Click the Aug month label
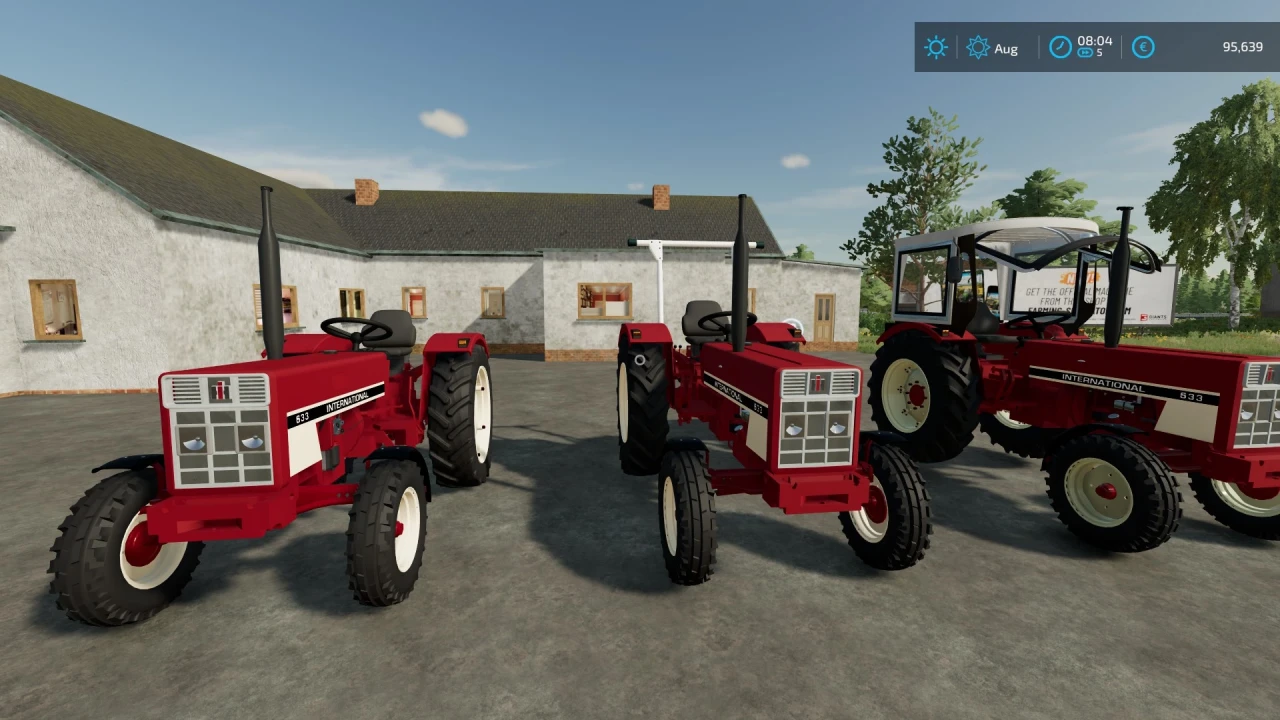This screenshot has height=720, width=1280. point(1007,48)
